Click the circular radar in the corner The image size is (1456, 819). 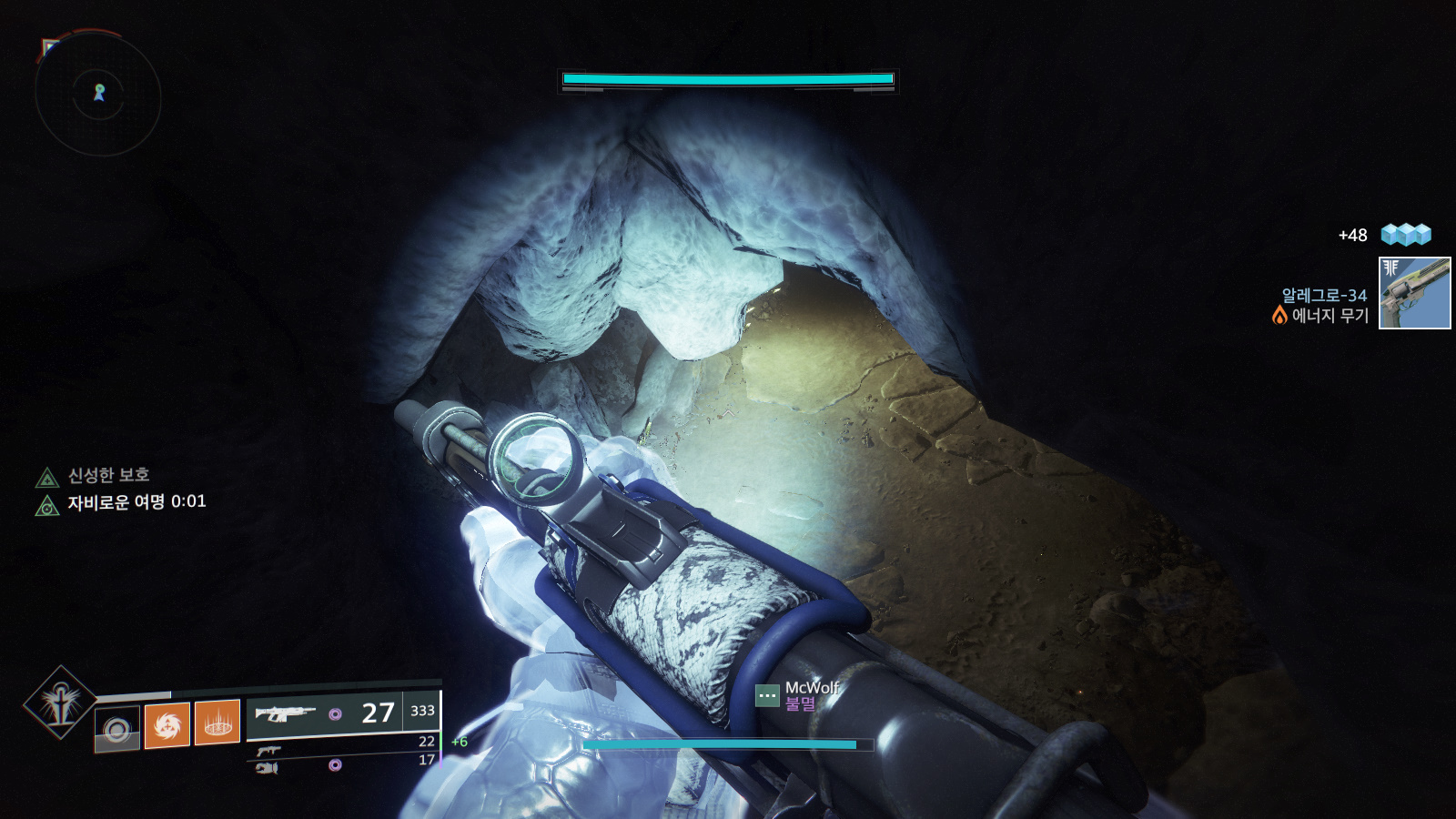point(98,94)
